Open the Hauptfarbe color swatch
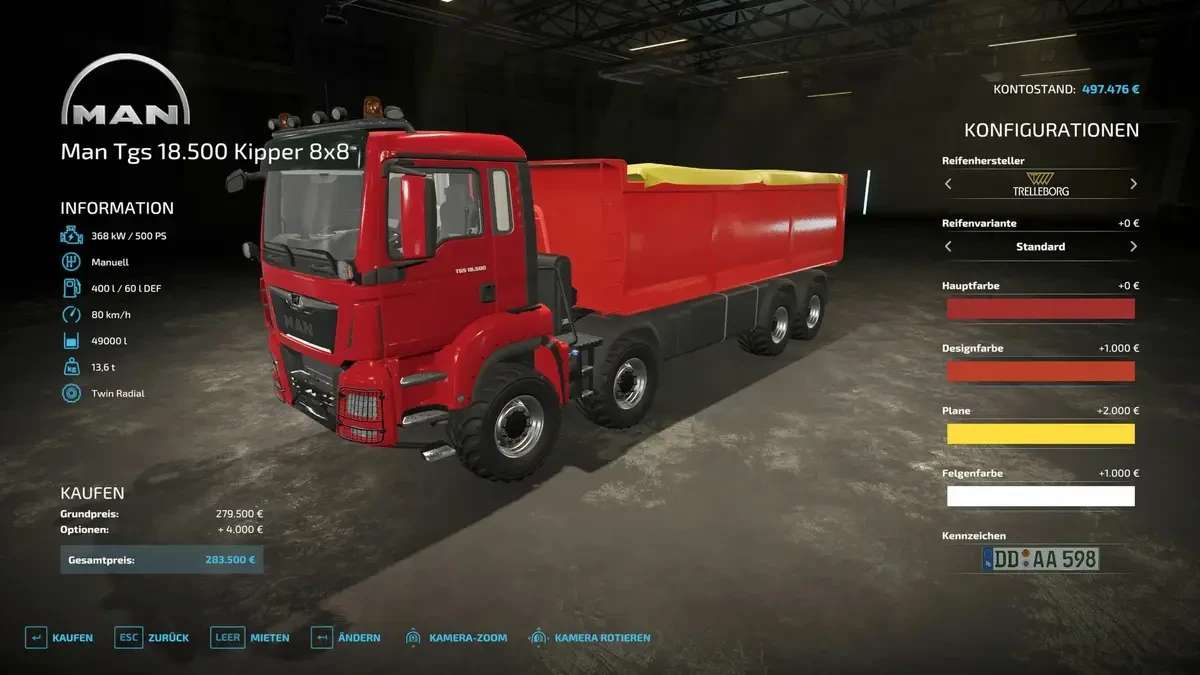The width and height of the screenshot is (1200, 675). (1040, 309)
